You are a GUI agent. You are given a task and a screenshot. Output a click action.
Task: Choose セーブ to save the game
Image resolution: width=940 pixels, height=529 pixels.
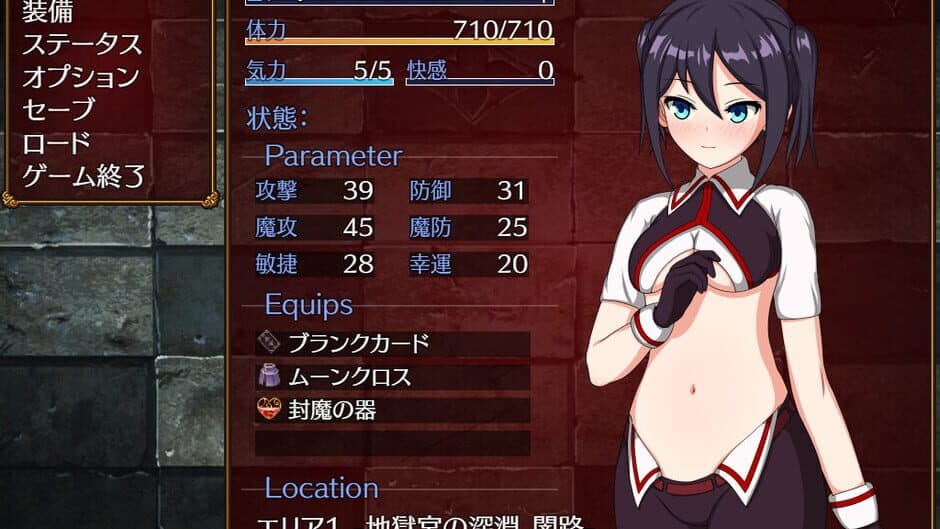click(x=58, y=110)
